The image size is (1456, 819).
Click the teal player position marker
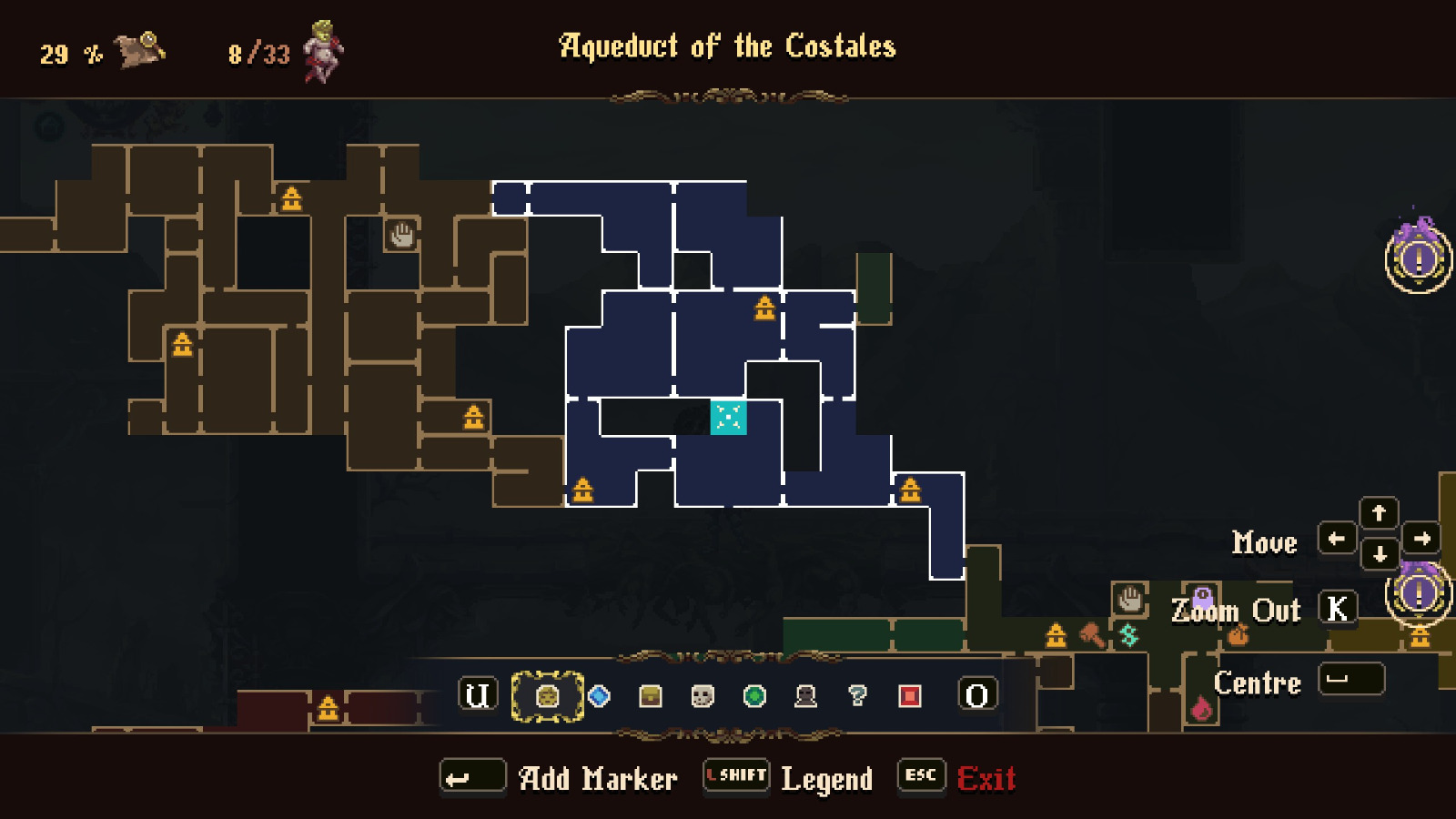pos(728,417)
